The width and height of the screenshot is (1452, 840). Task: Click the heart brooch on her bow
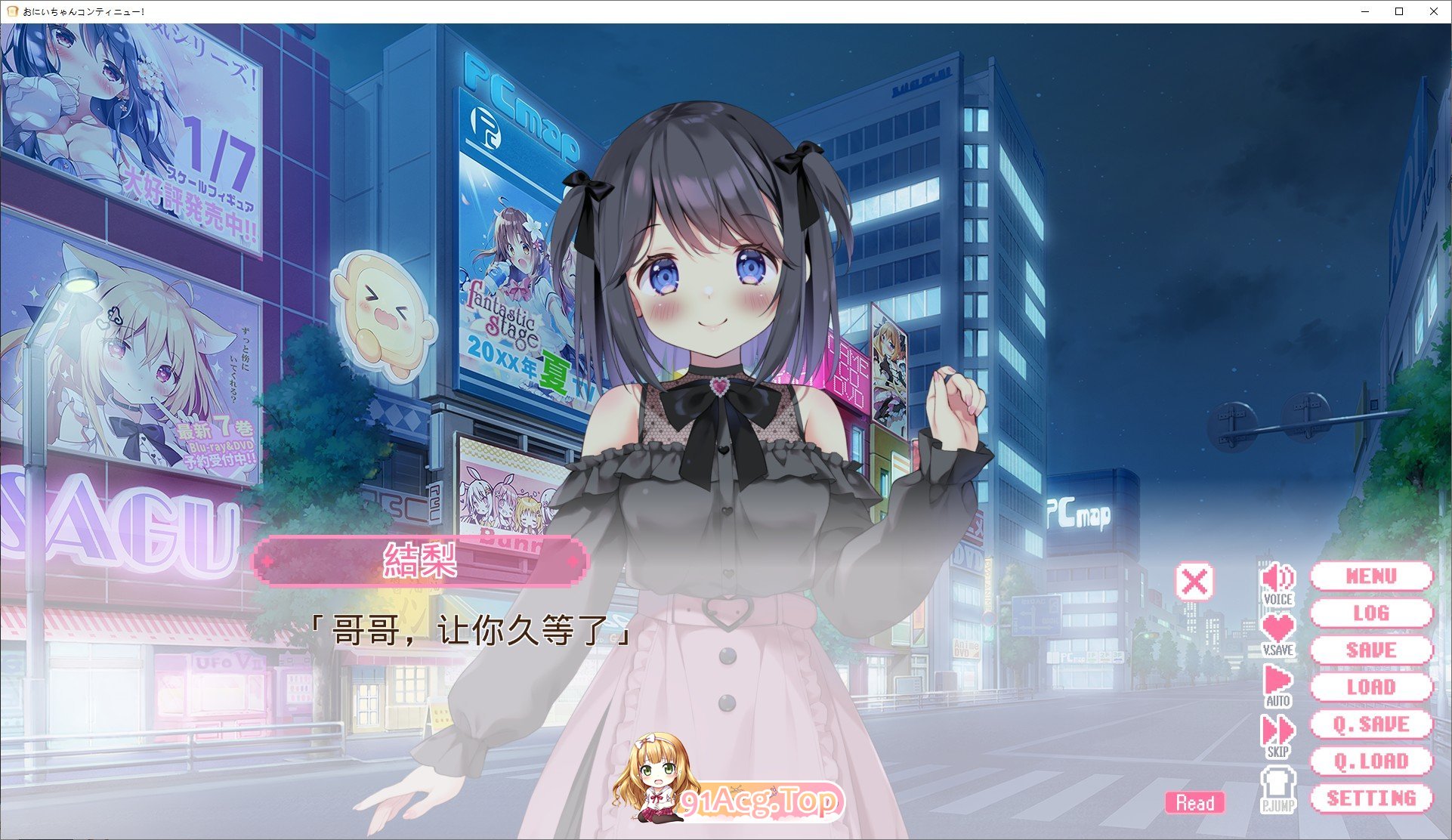pyautogui.click(x=719, y=388)
